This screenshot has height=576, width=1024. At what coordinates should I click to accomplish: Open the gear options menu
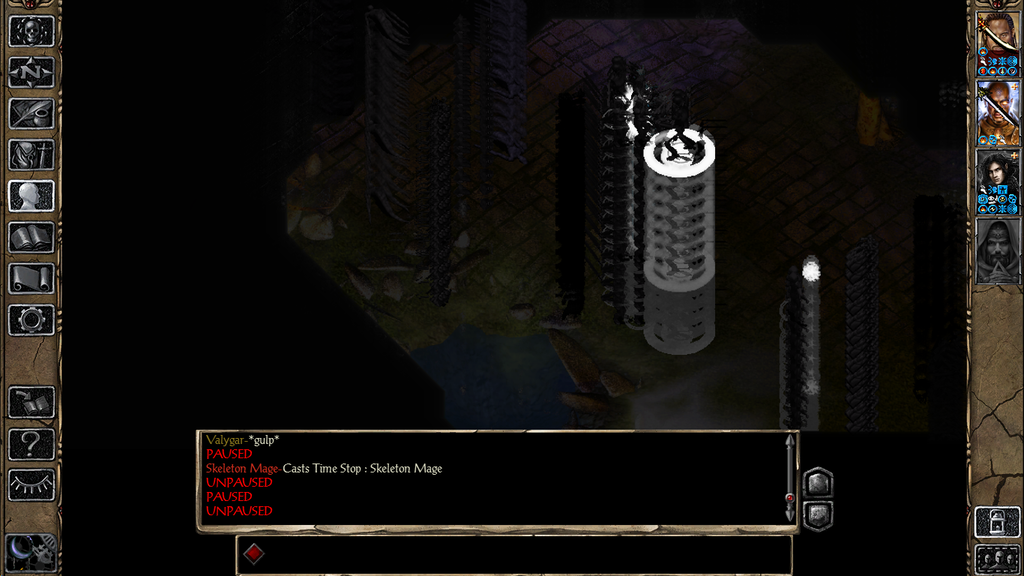(31, 320)
